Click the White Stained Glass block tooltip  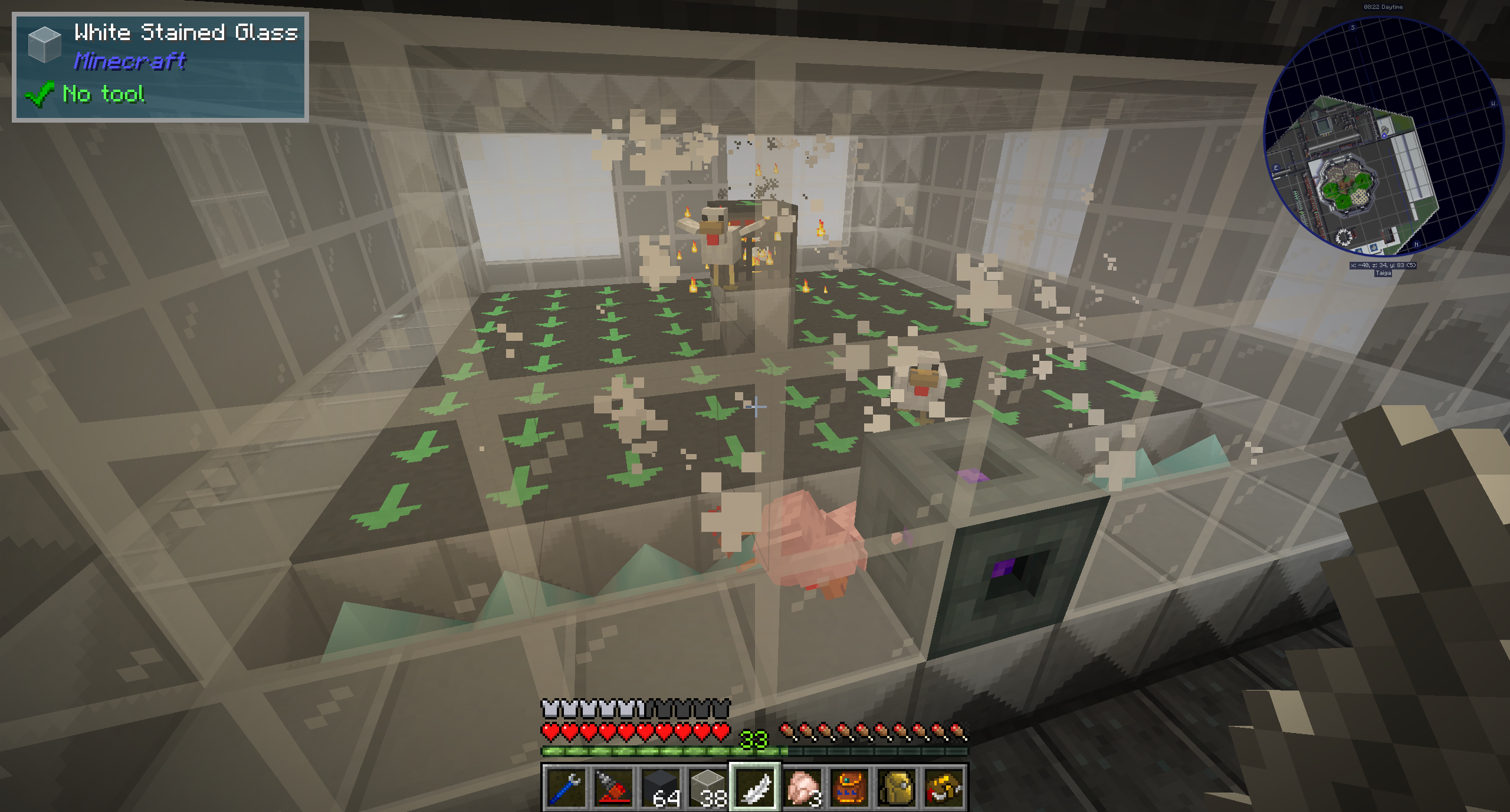coord(160,67)
